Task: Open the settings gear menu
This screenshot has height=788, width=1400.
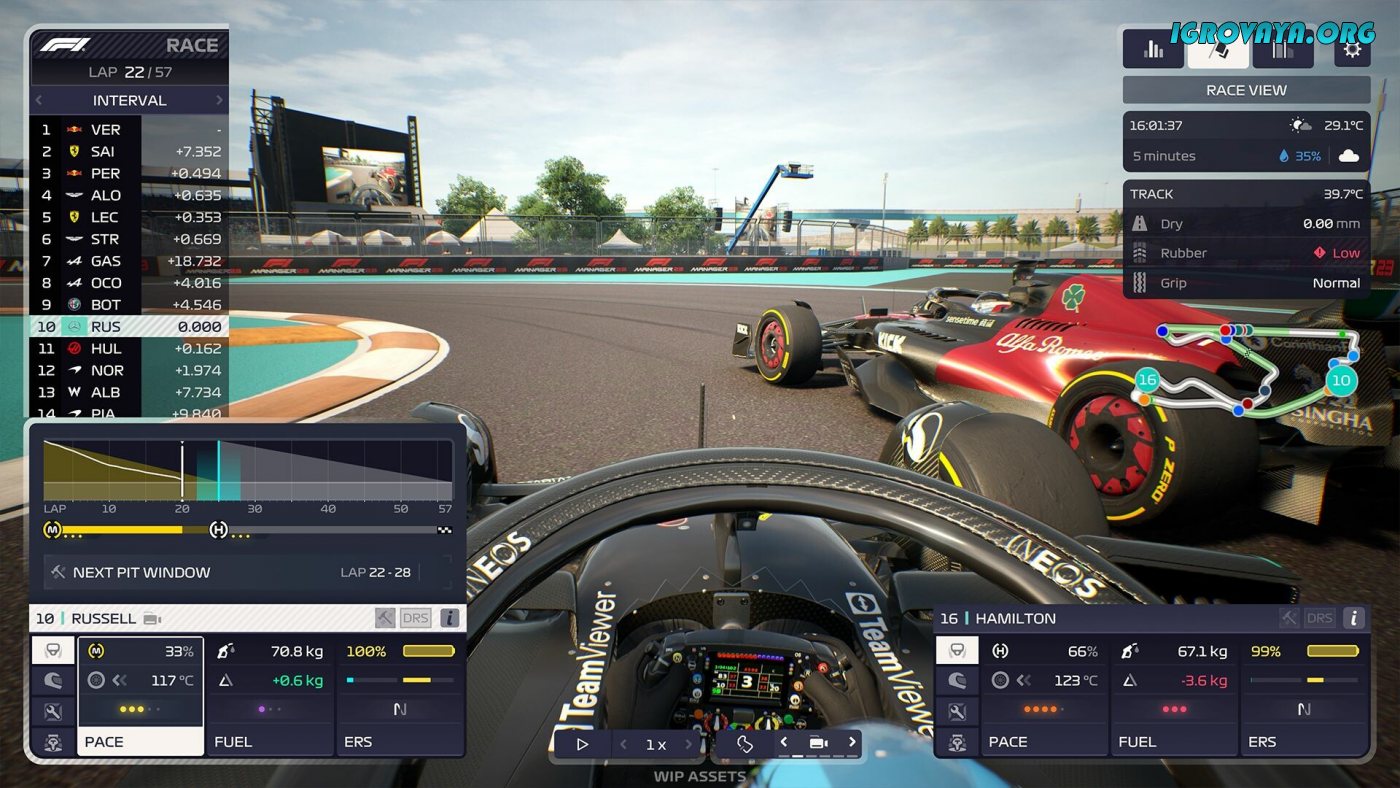Action: (x=1352, y=49)
